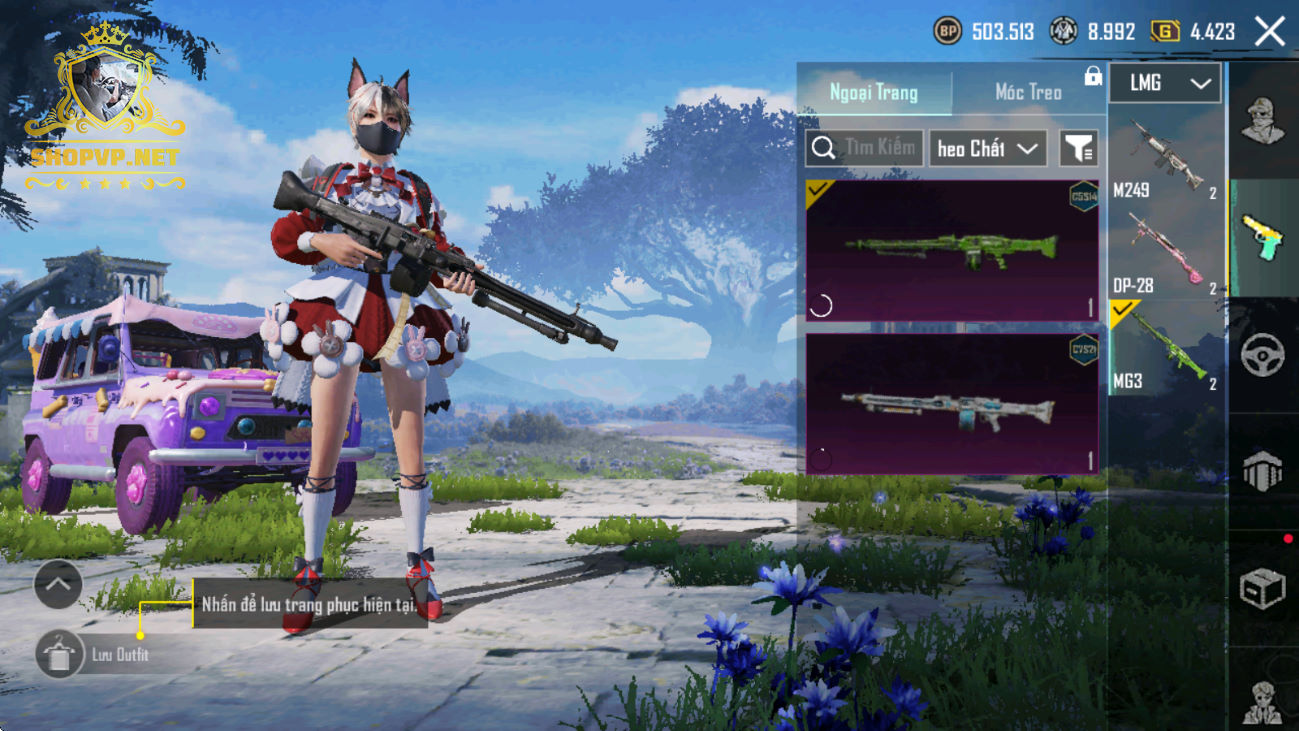Open the crate box category icon
The image size is (1299, 731).
(1262, 588)
